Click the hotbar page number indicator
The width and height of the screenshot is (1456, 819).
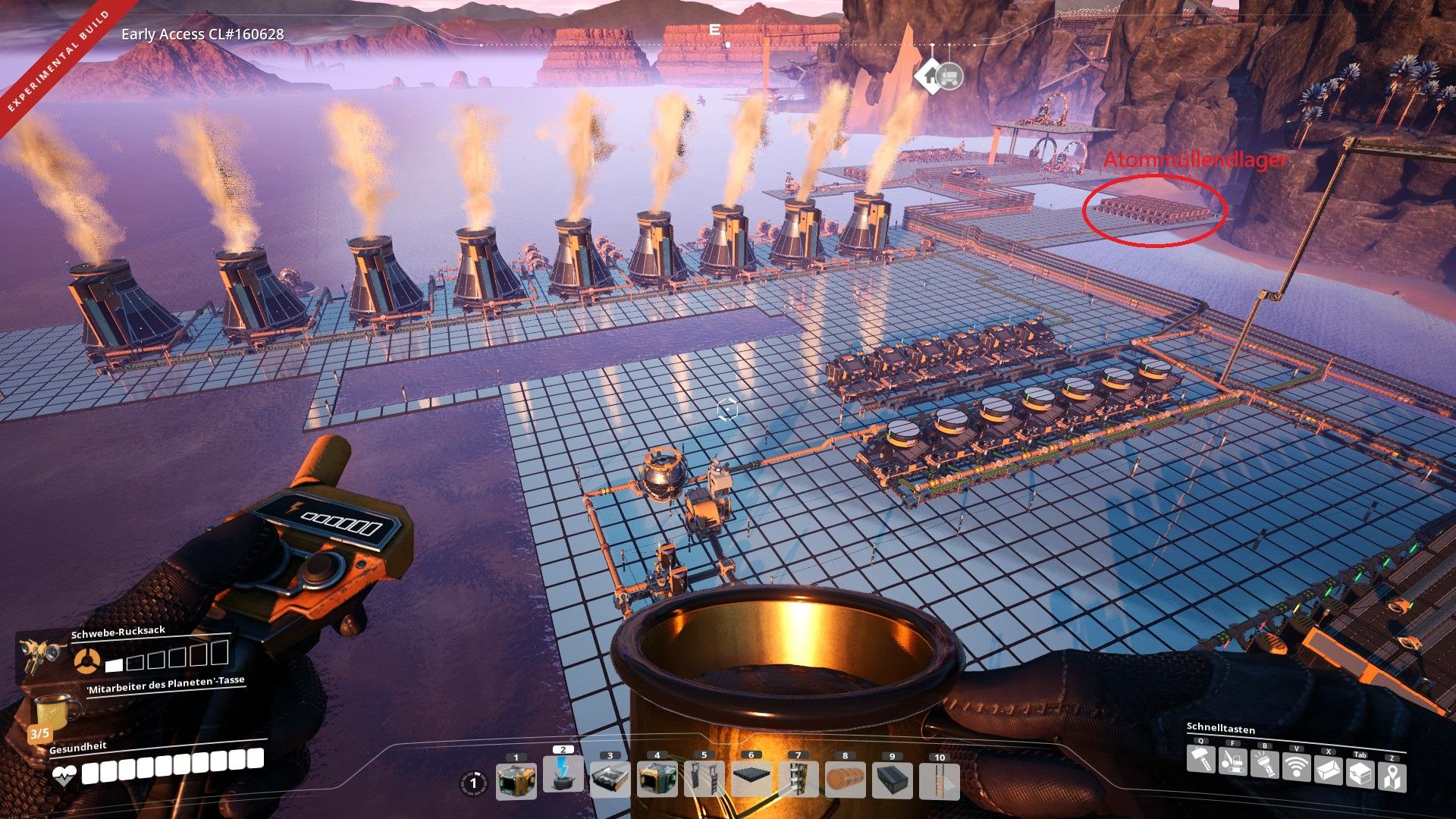[474, 783]
